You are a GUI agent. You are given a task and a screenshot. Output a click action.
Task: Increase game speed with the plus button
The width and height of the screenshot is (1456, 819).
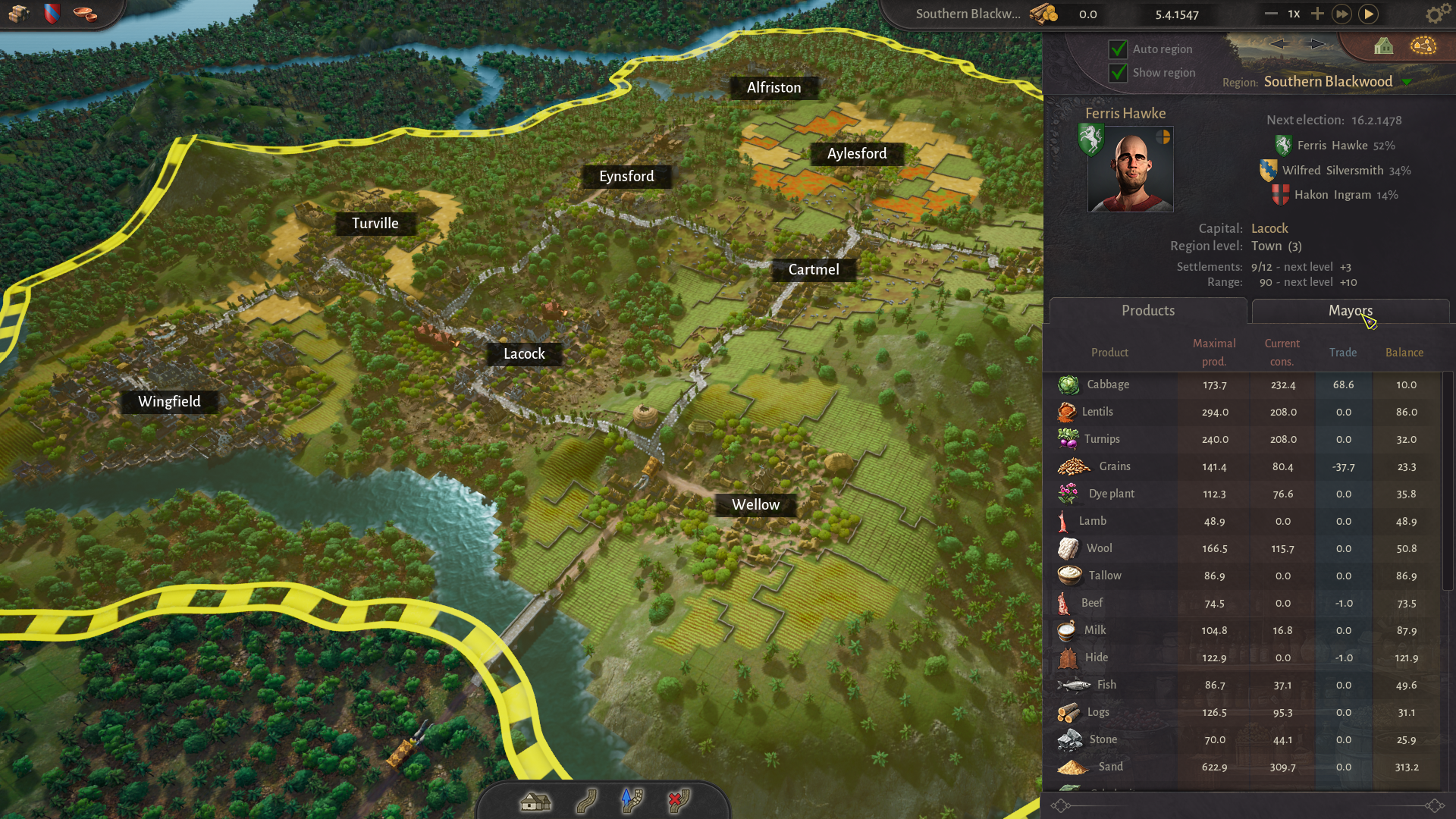(1317, 14)
